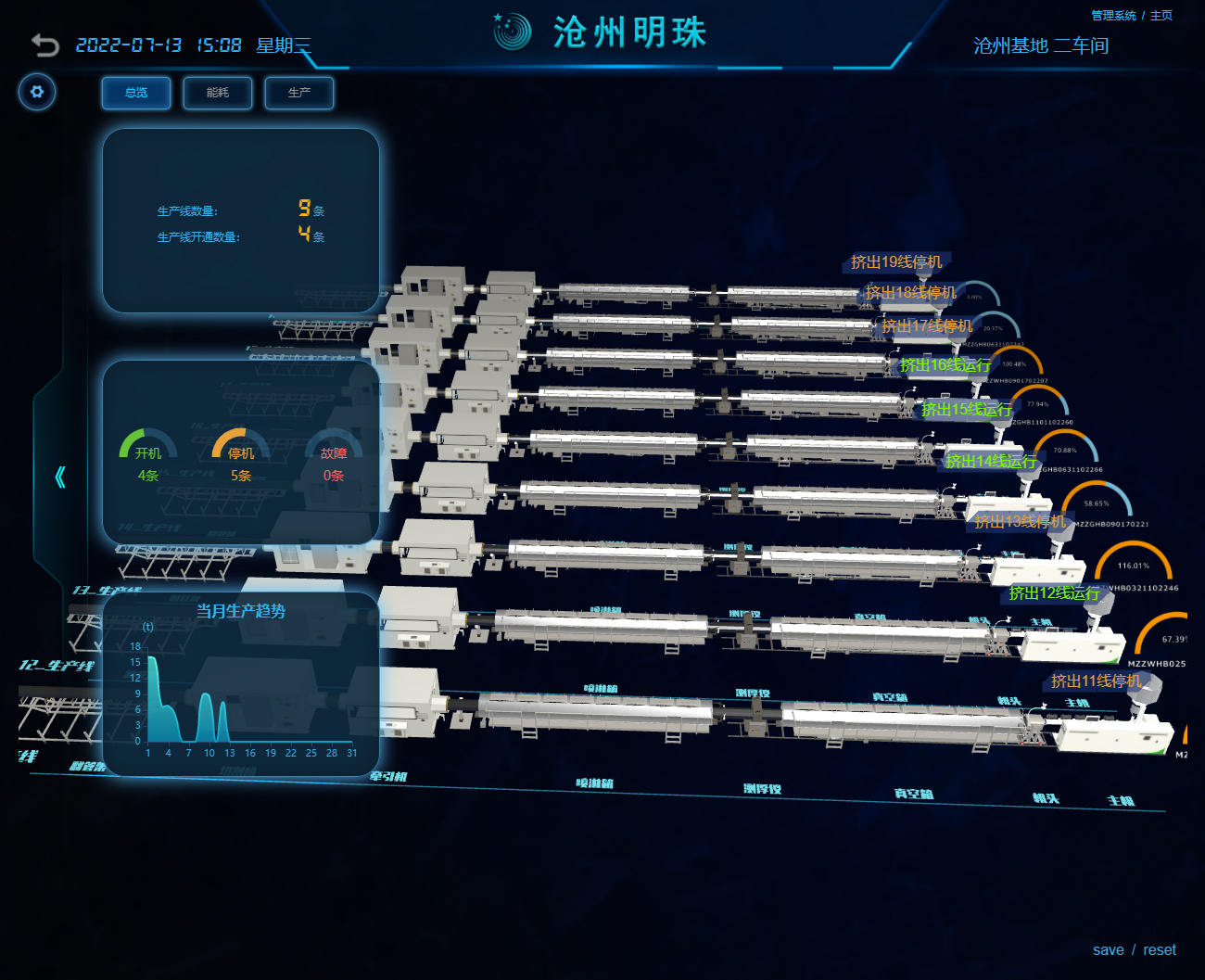The width and height of the screenshot is (1205, 980).
Task: Collapse the side panel with double chevron
Action: (x=60, y=477)
